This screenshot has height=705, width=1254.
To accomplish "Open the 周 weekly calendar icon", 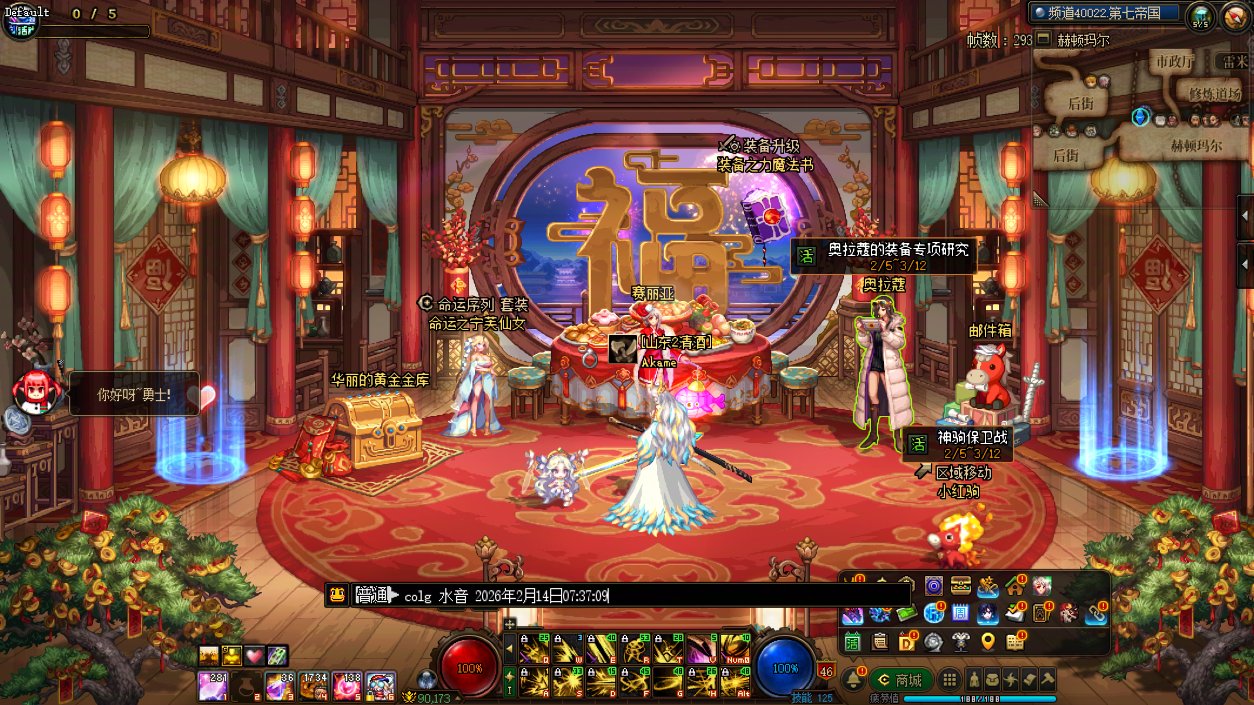I will tap(960, 613).
